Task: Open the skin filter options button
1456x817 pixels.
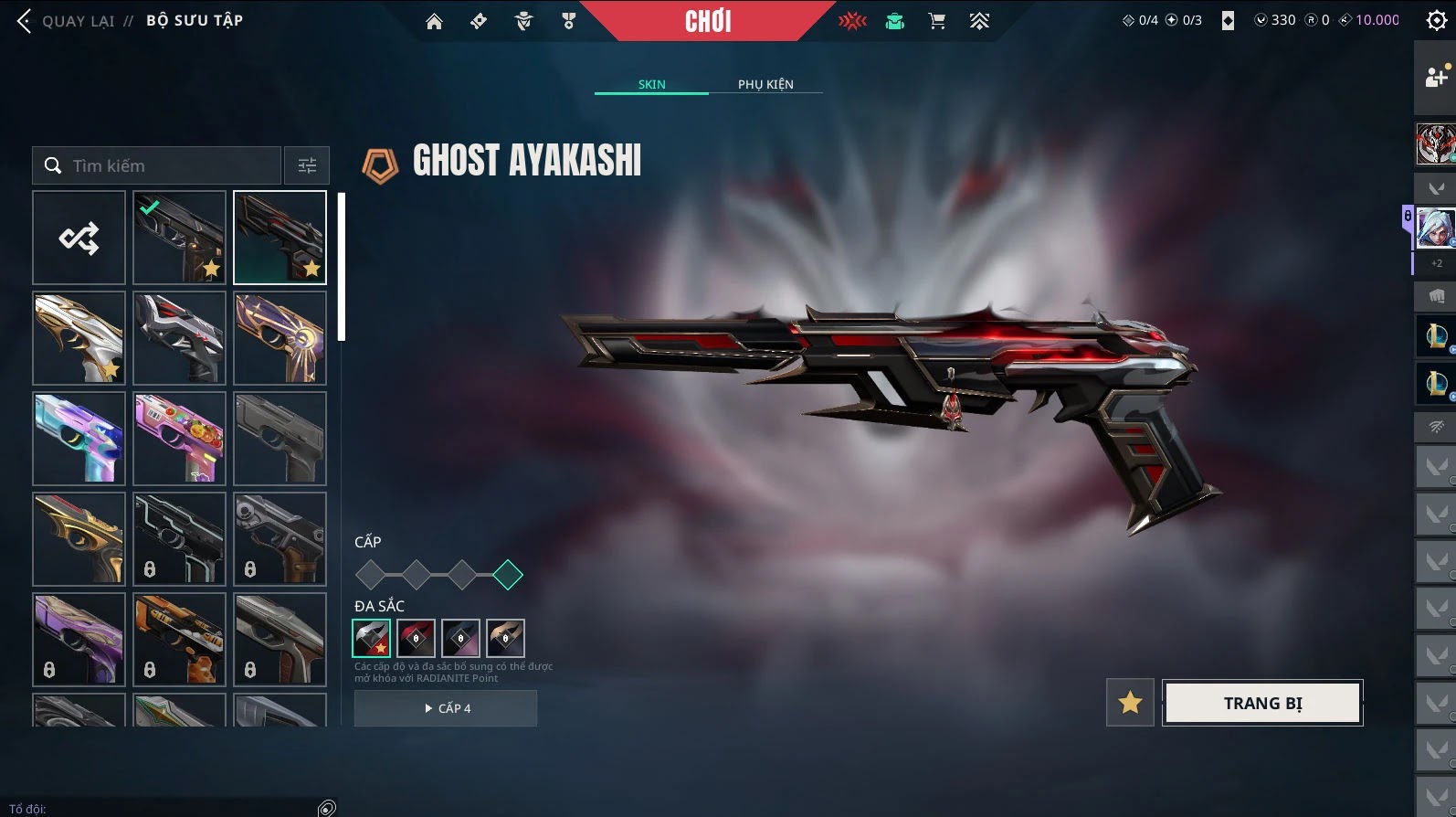Action: (307, 165)
